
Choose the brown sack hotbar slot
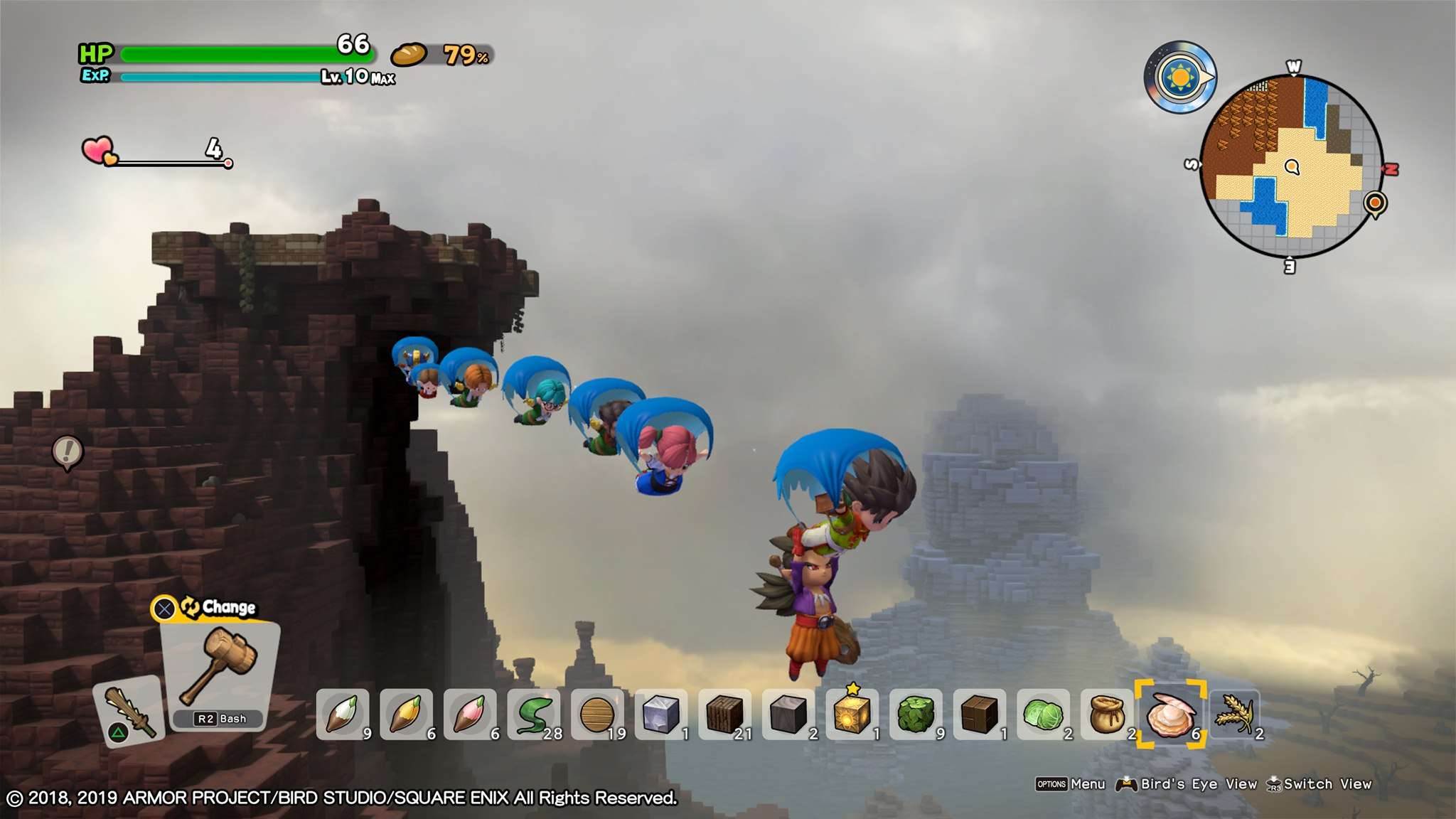pos(1106,714)
